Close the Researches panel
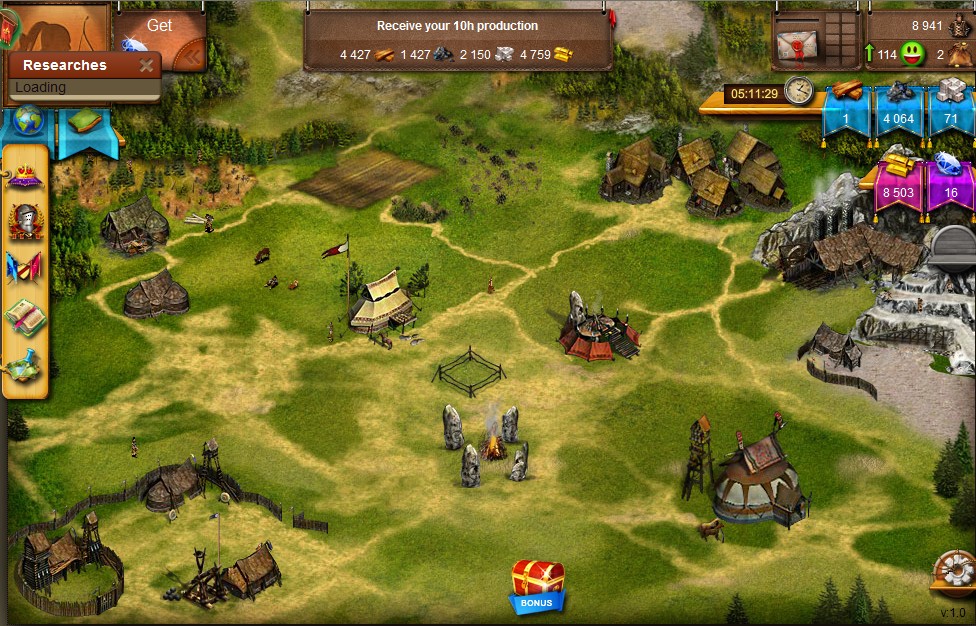This screenshot has height=626, width=976. pos(146,66)
